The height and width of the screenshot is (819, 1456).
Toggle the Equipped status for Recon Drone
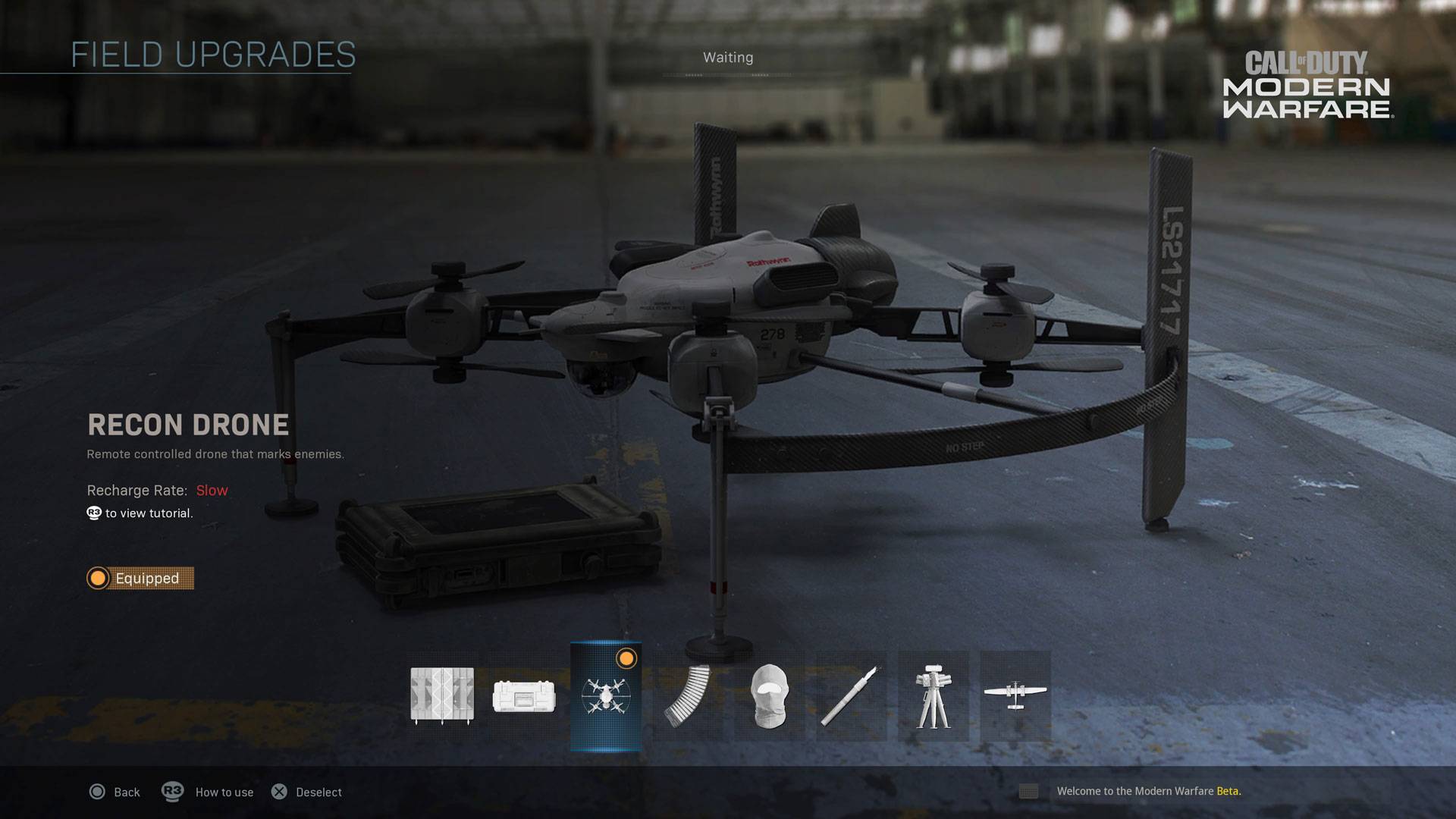(x=140, y=579)
